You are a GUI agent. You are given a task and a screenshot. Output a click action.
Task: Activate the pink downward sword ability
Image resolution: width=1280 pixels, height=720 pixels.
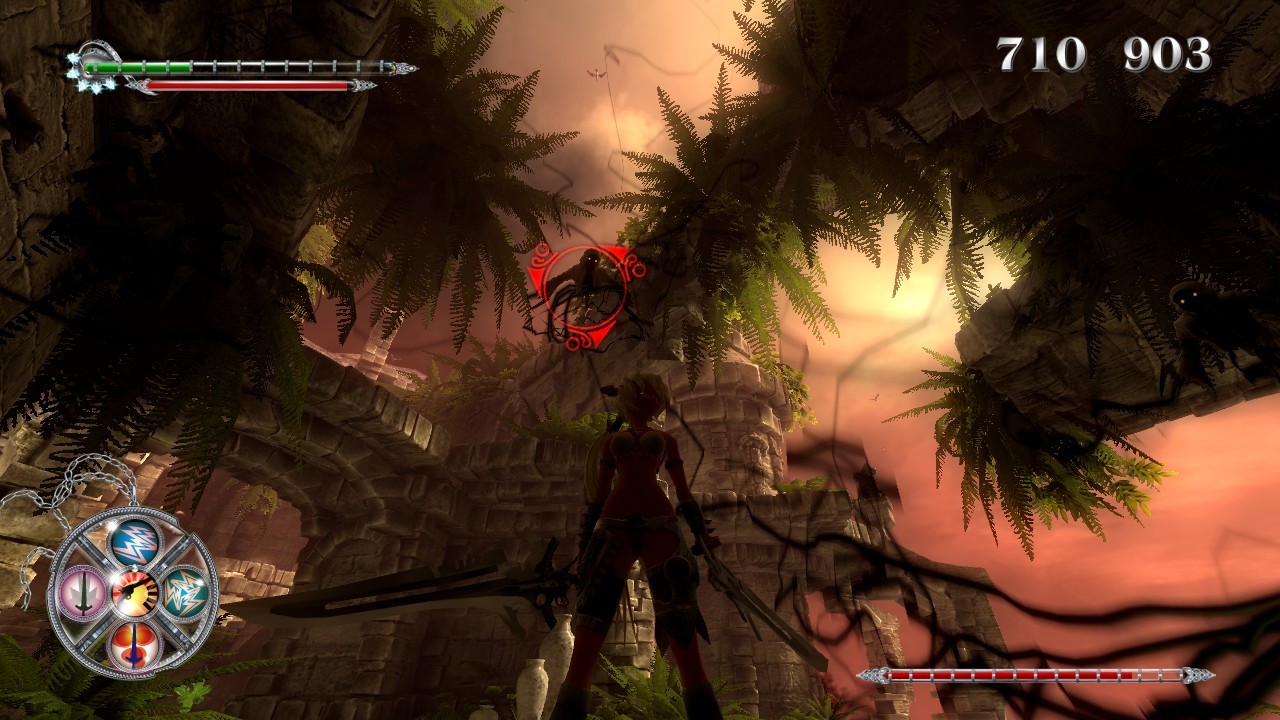[x=83, y=592]
